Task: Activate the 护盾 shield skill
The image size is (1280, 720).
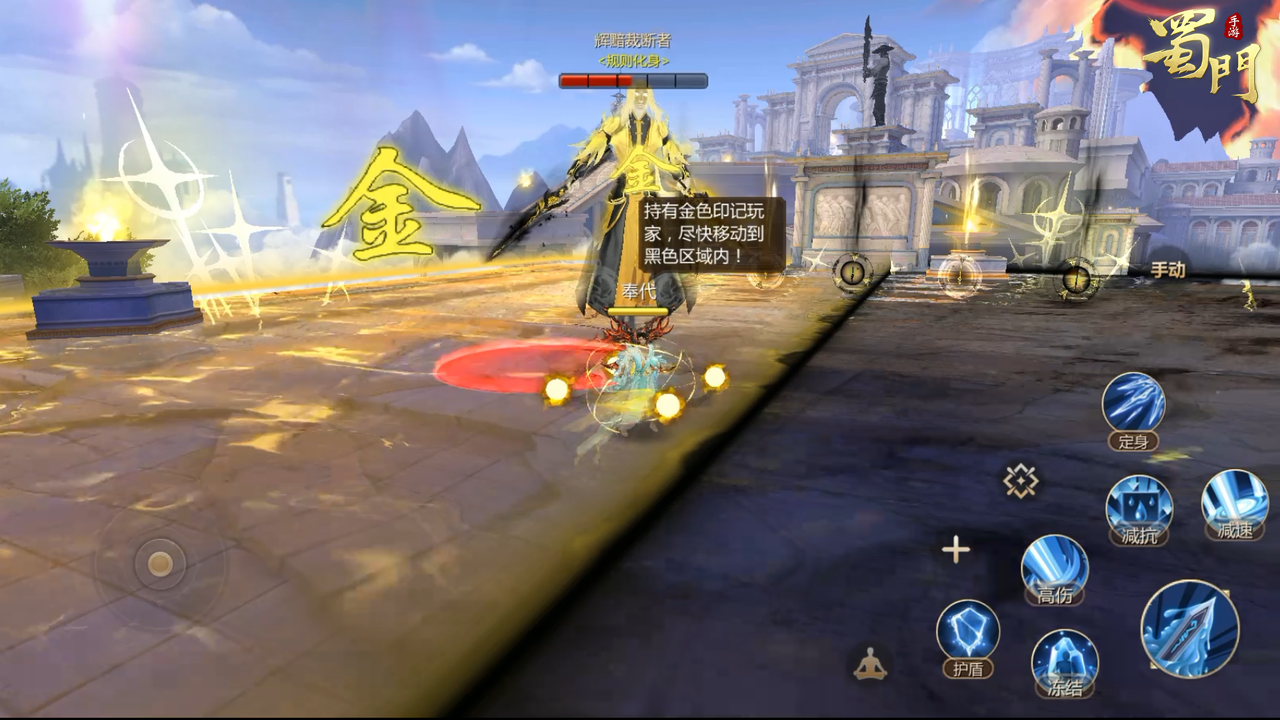Action: pyautogui.click(x=968, y=631)
